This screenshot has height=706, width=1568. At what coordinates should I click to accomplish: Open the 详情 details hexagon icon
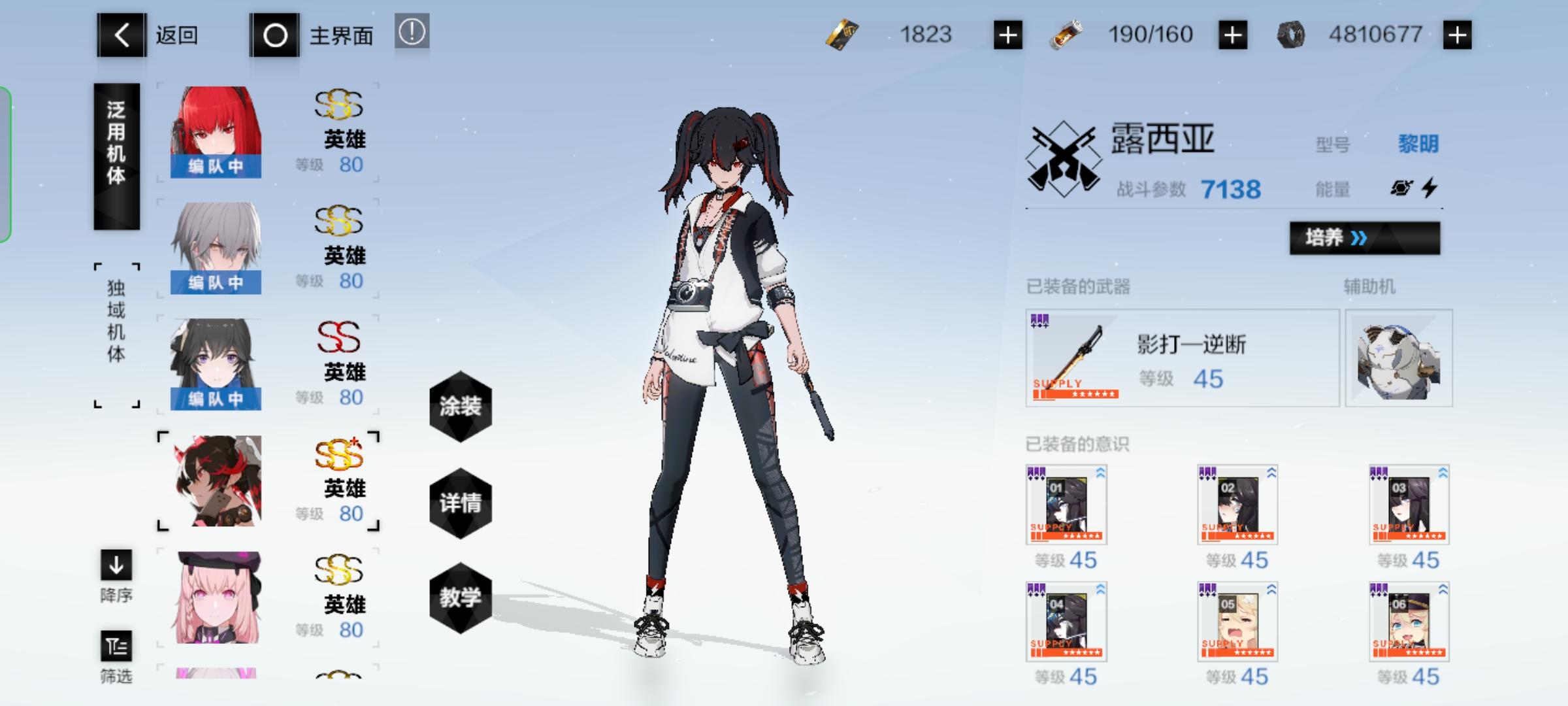[x=461, y=503]
